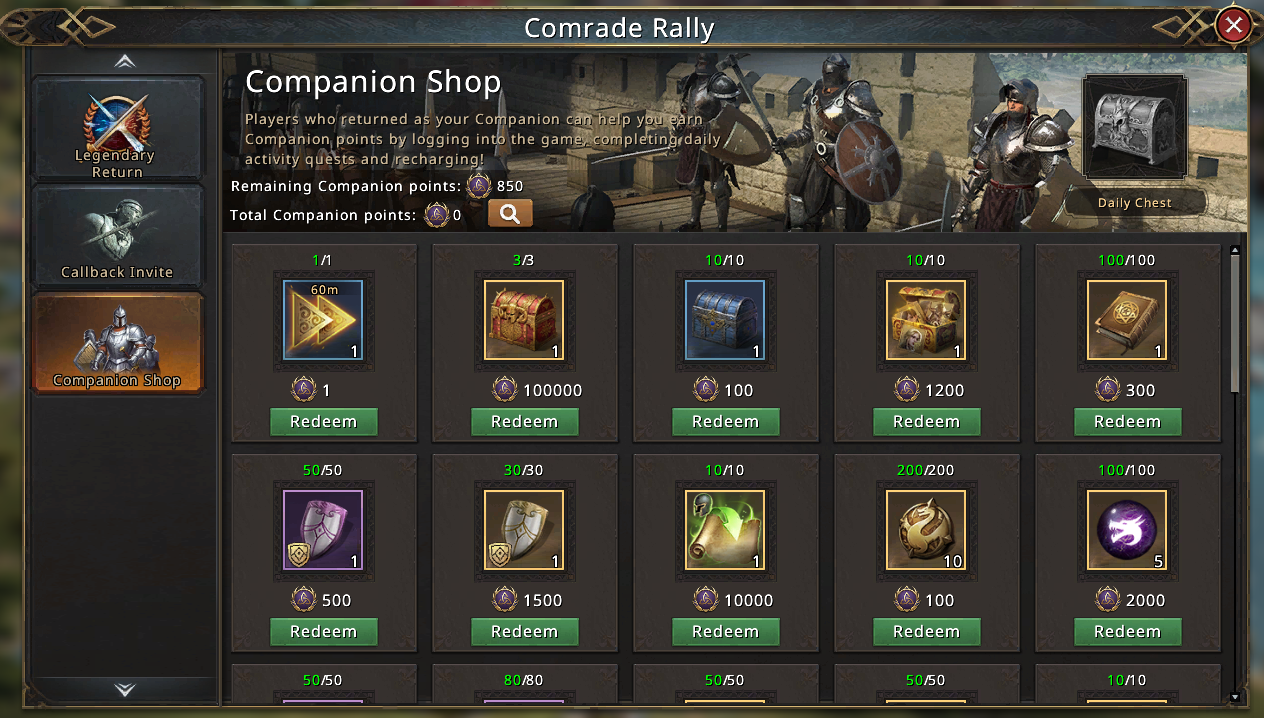Redeem the red chest costing 100000 points
This screenshot has width=1264, height=718.
pyautogui.click(x=524, y=422)
